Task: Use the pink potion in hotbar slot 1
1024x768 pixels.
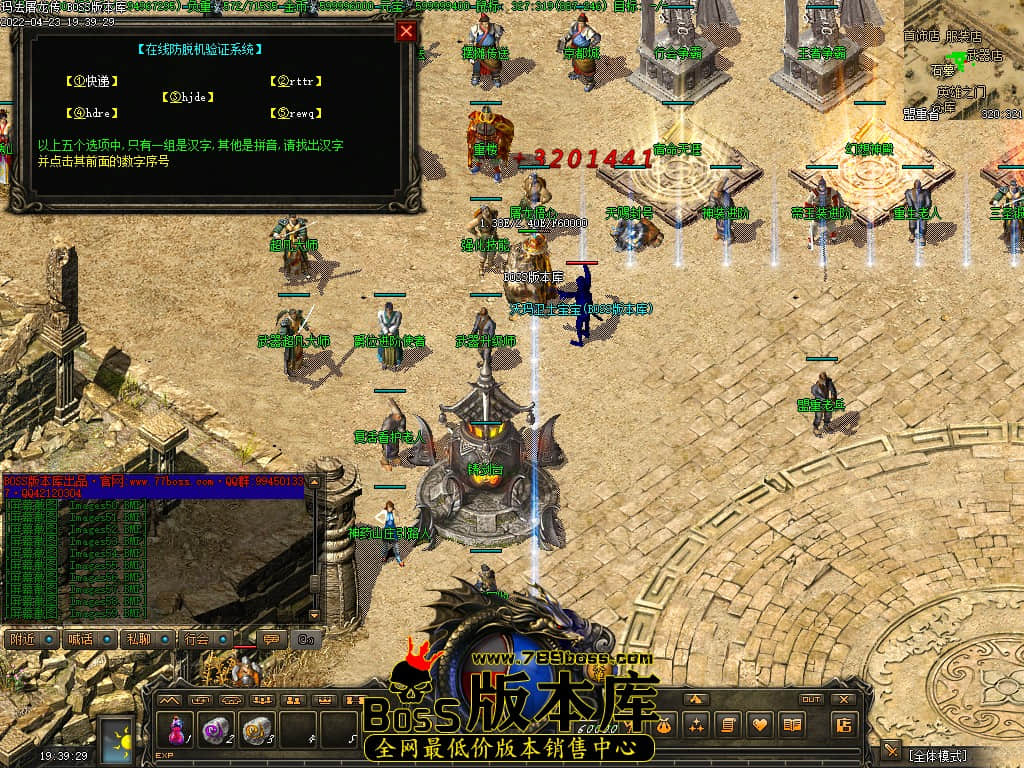Action: [176, 728]
